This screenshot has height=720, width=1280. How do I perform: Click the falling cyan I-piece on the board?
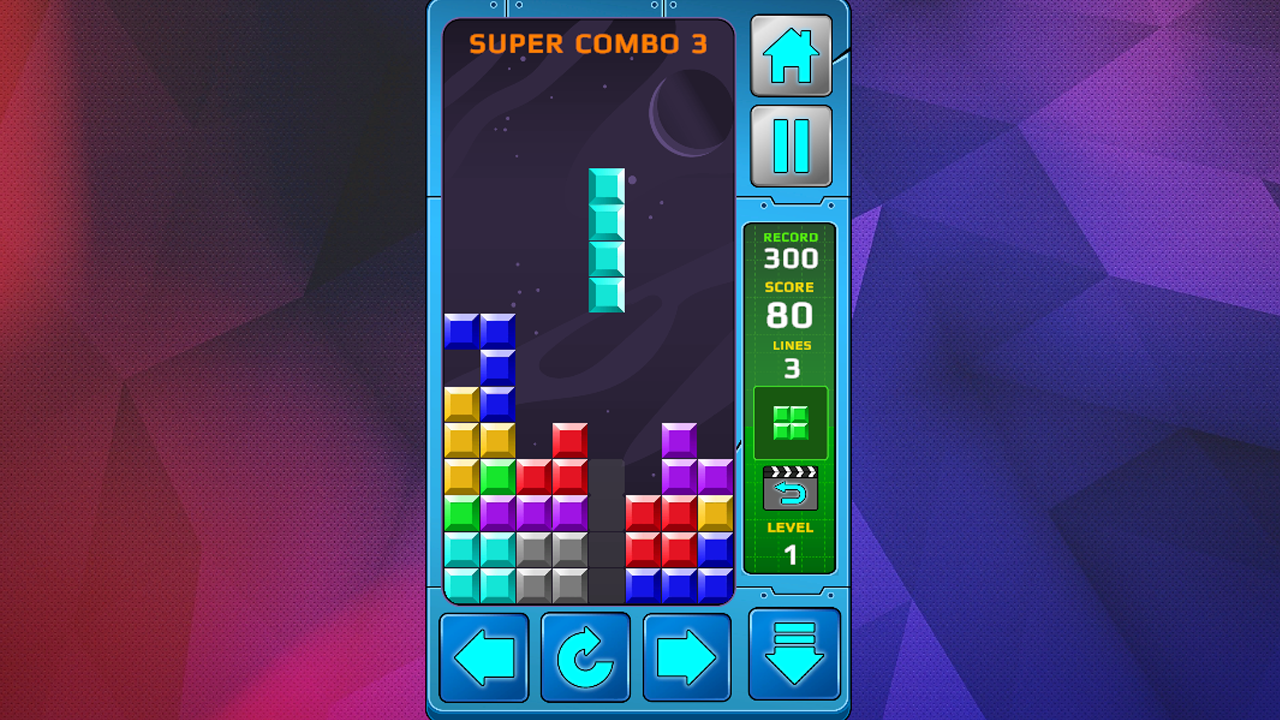[x=608, y=242]
